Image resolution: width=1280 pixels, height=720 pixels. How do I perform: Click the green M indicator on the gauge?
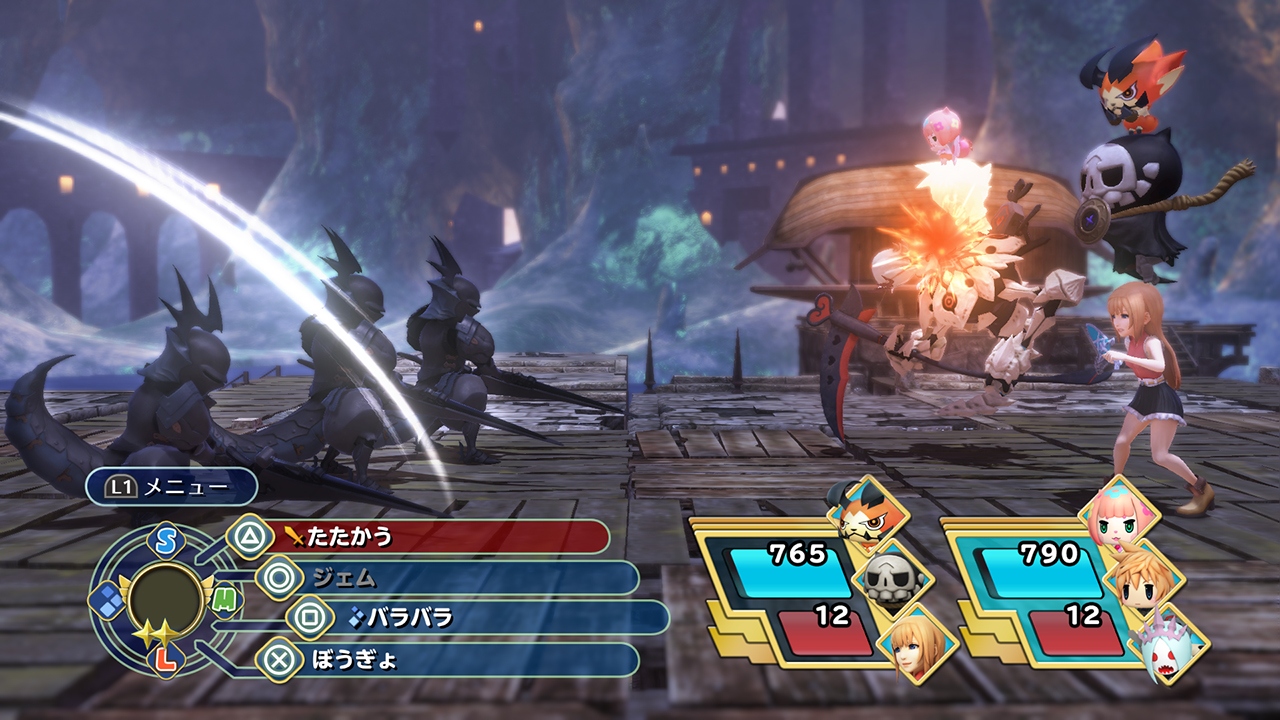[225, 599]
